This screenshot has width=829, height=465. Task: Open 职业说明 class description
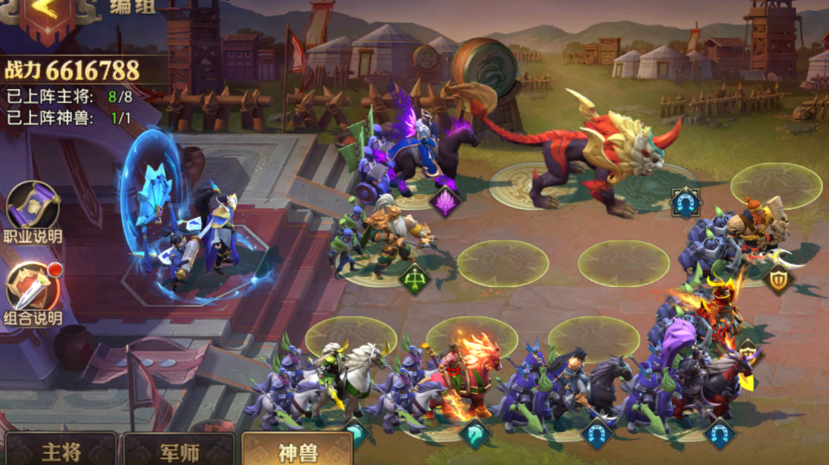(x=33, y=211)
